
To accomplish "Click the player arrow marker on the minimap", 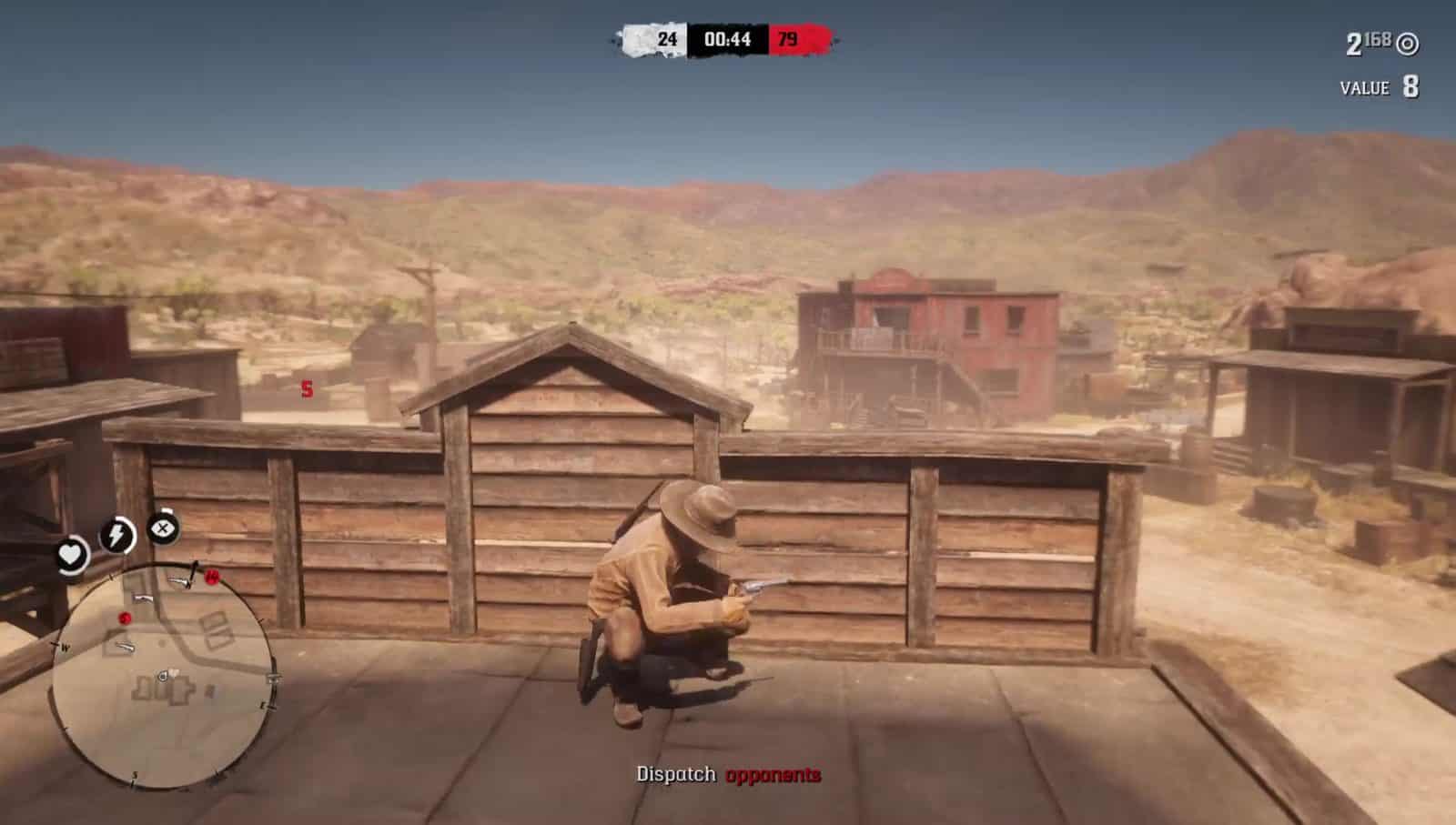I will [x=162, y=678].
